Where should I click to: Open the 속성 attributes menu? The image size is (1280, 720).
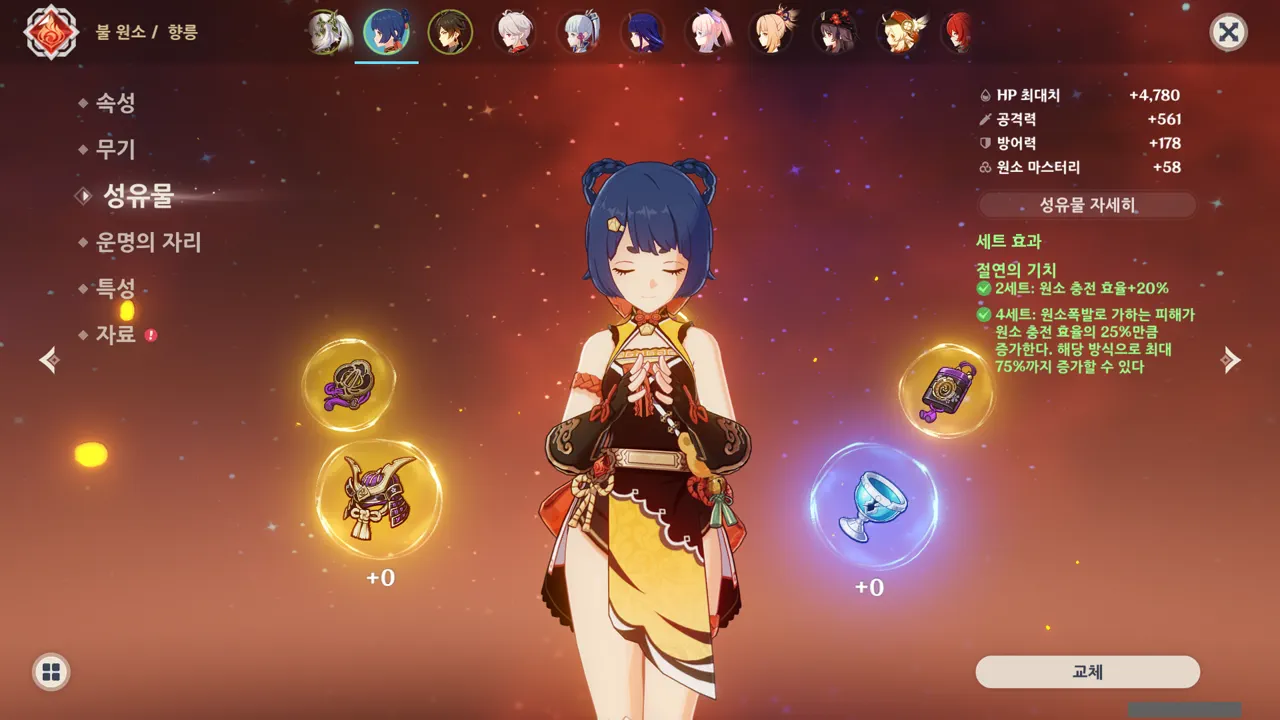click(x=115, y=103)
